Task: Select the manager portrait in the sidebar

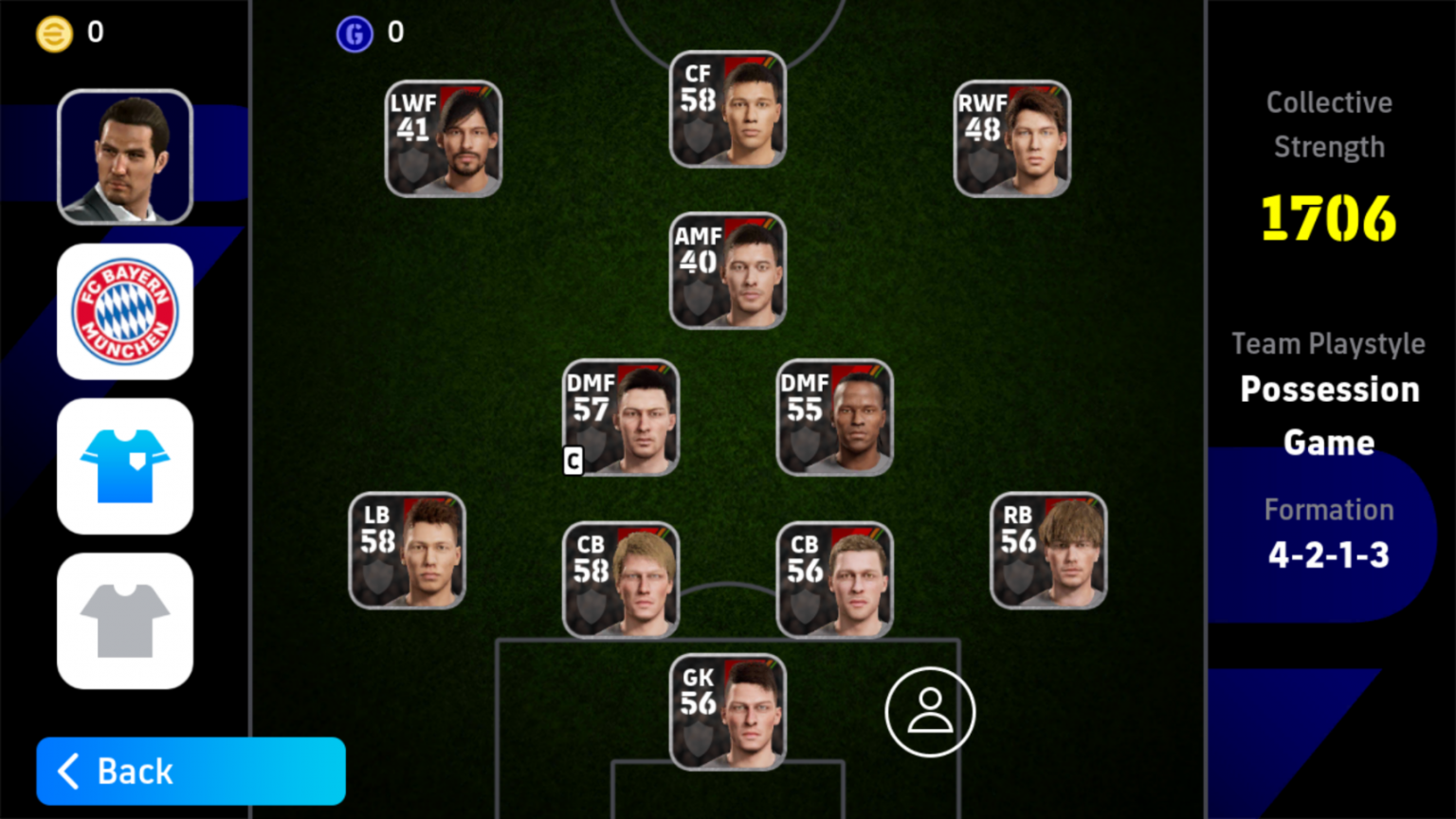Action: click(124, 156)
